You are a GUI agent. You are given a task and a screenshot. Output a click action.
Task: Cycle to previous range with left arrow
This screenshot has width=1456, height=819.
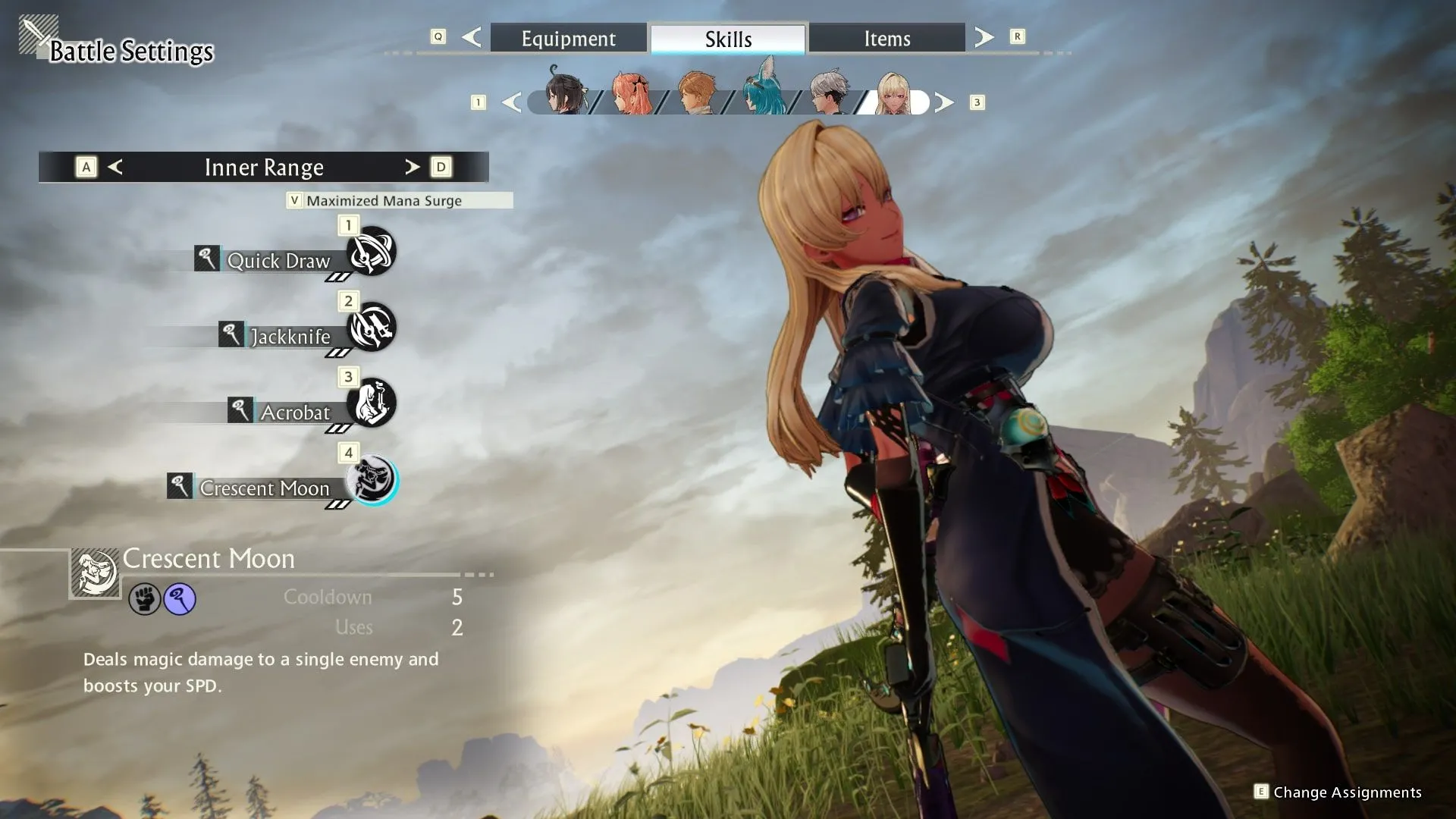(115, 167)
